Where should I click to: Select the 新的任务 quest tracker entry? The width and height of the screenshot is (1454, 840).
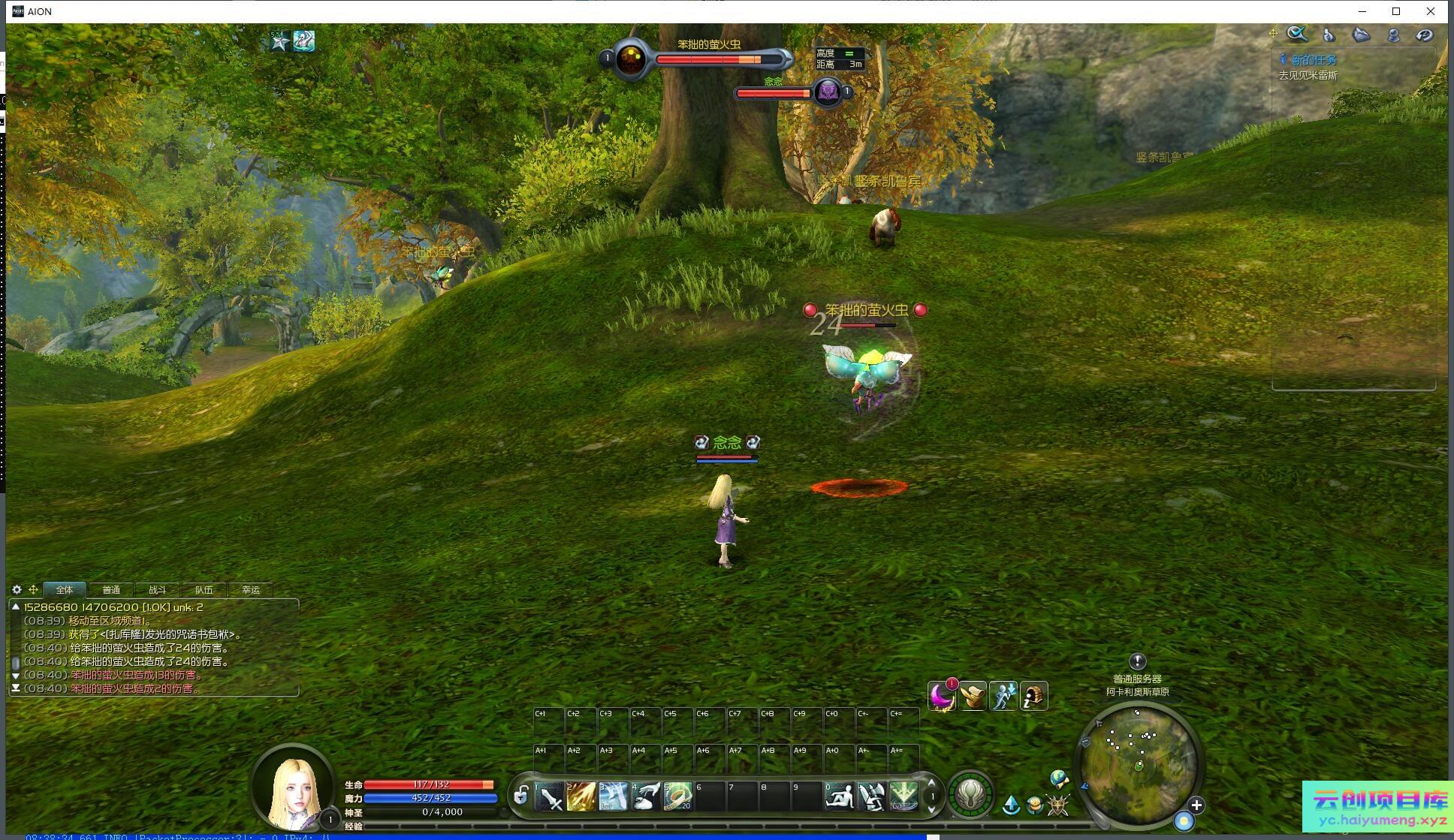click(x=1314, y=60)
